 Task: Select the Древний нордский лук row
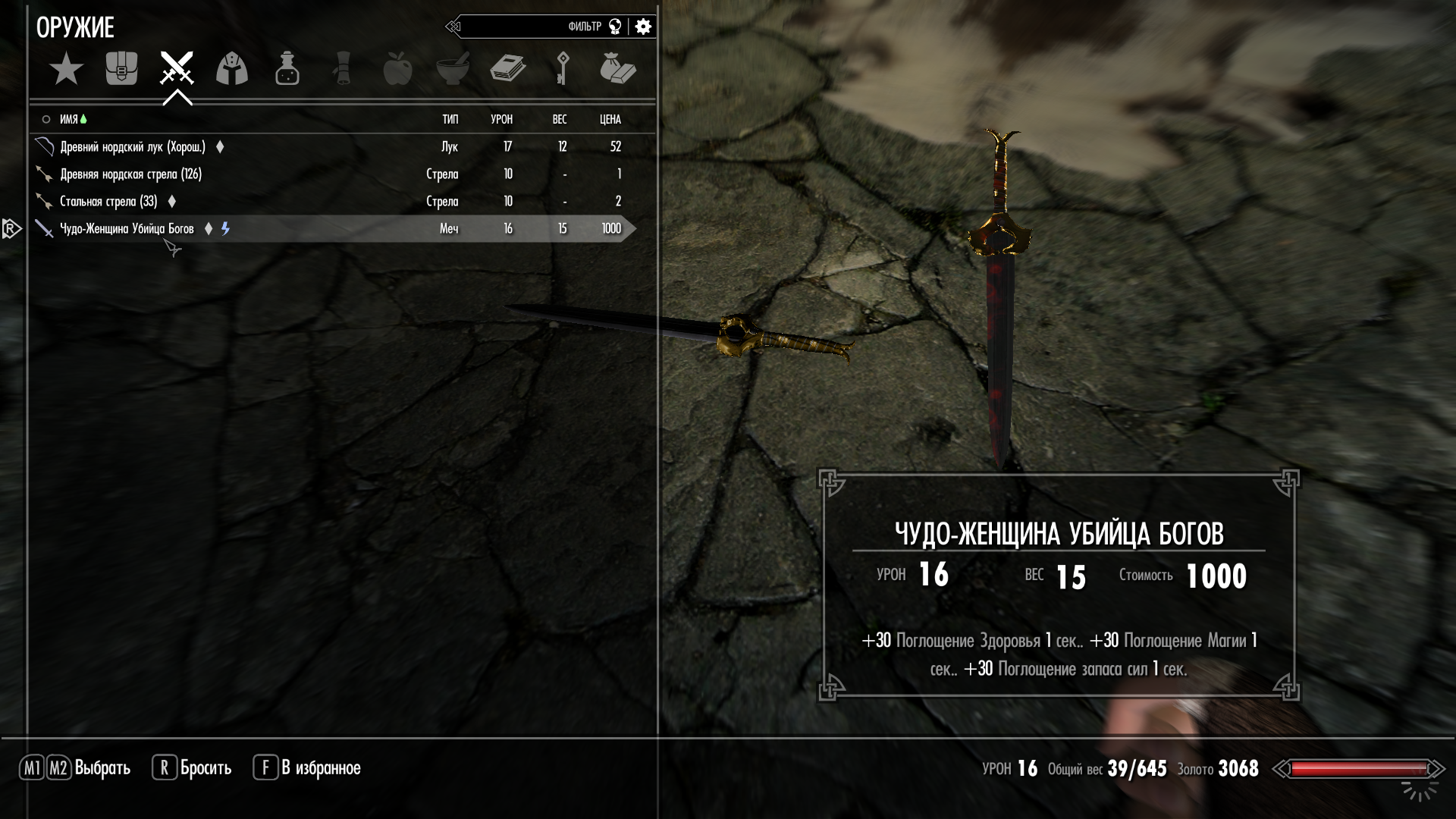tap(133, 146)
